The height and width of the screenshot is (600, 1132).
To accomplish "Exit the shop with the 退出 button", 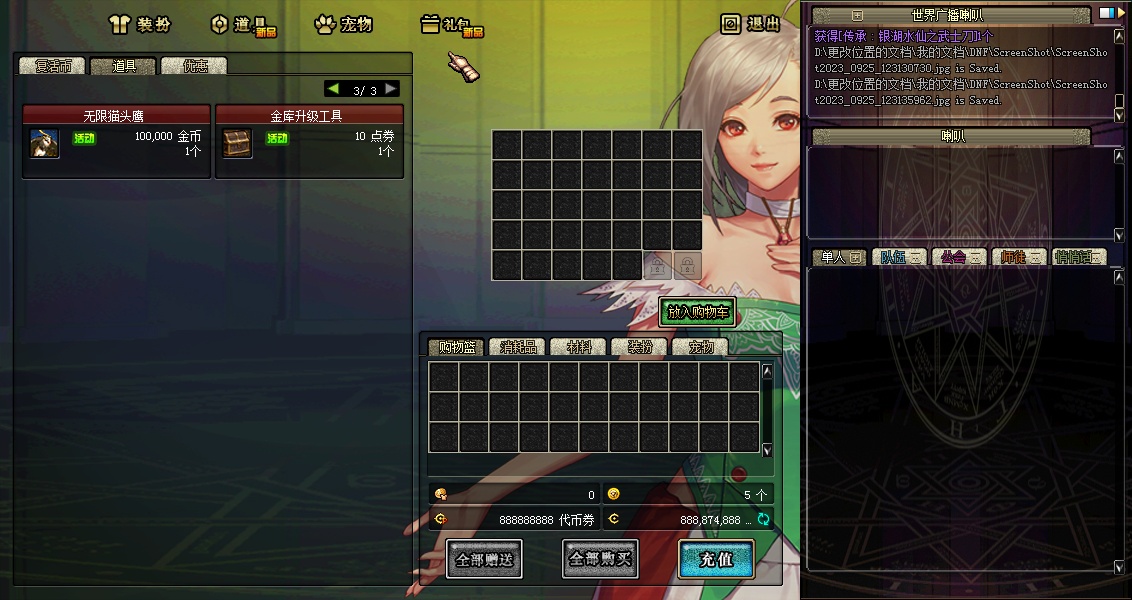I will 751,24.
